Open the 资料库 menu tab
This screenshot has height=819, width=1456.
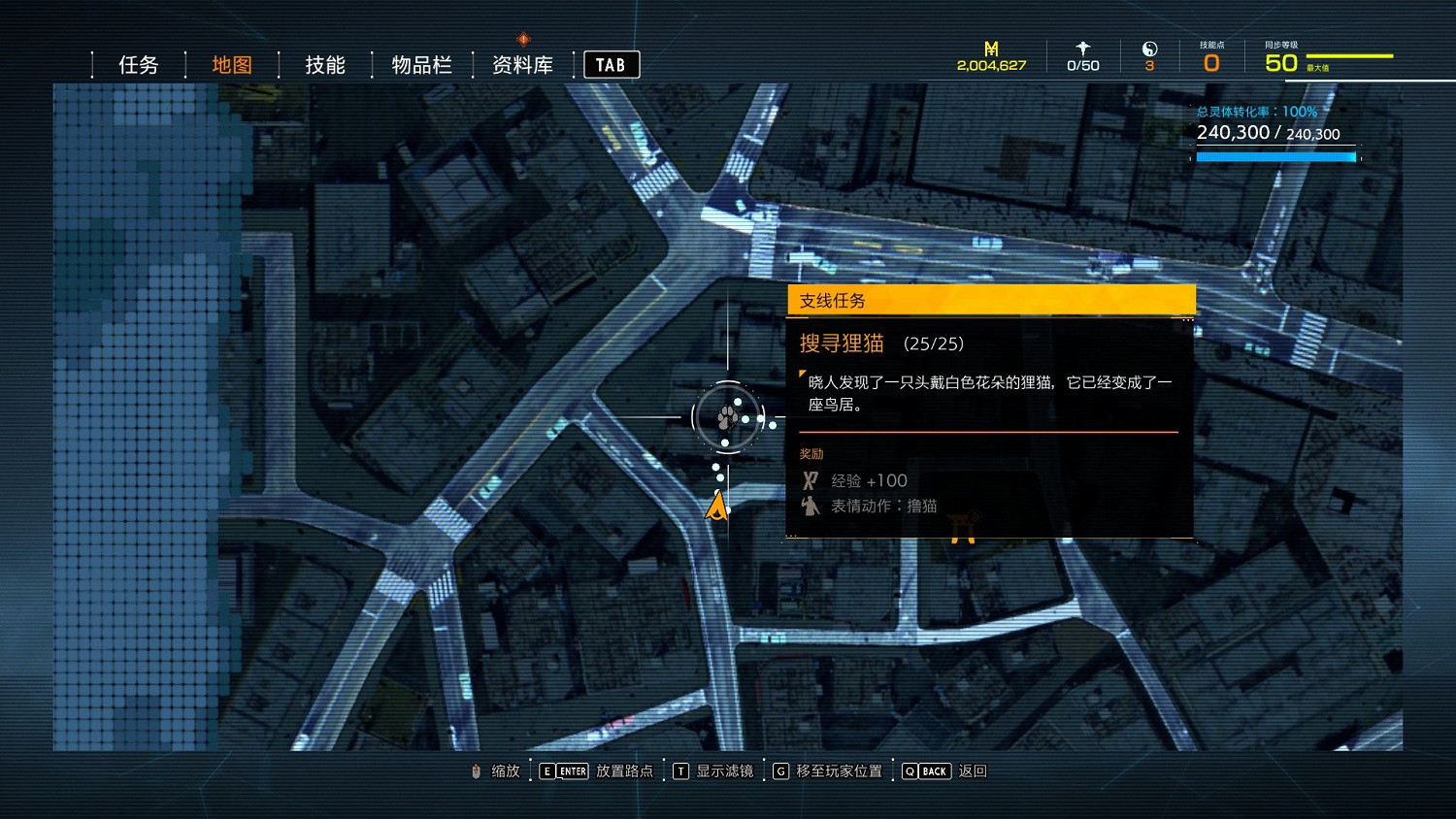521,64
